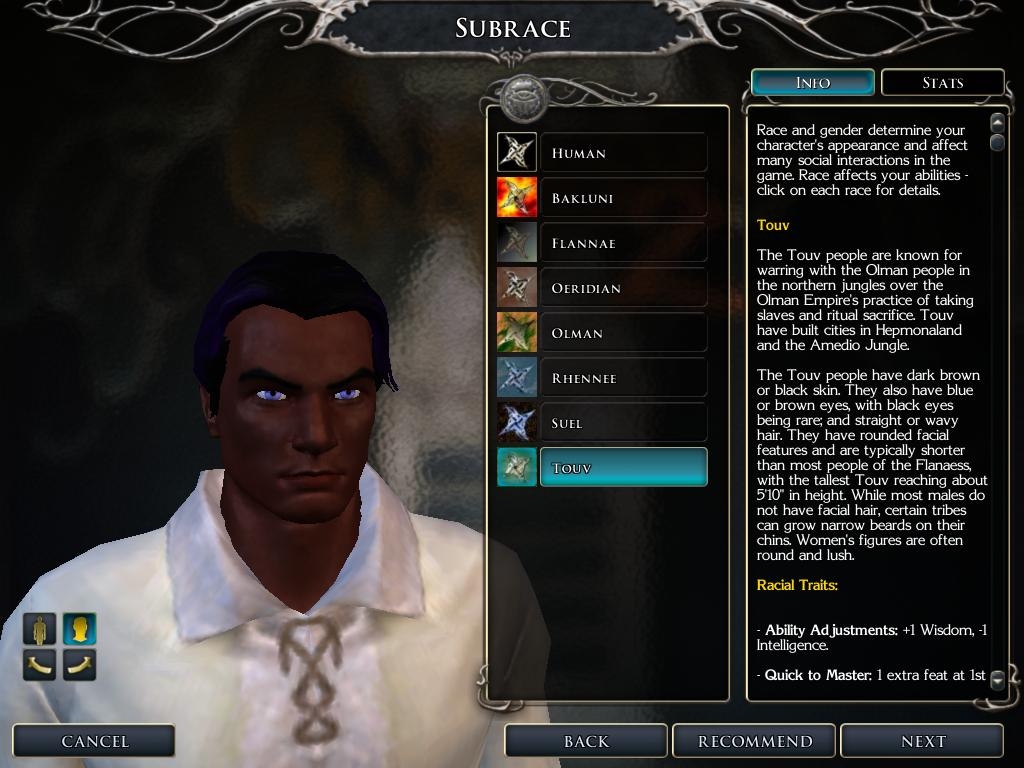Switch to the head close-up view
The width and height of the screenshot is (1024, 768).
(x=79, y=629)
